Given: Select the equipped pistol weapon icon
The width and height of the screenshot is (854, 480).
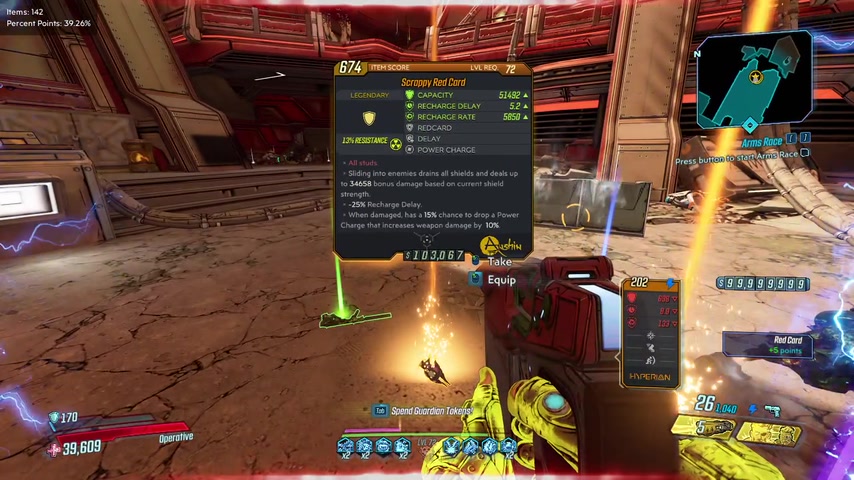Looking at the screenshot, I should tap(772, 409).
